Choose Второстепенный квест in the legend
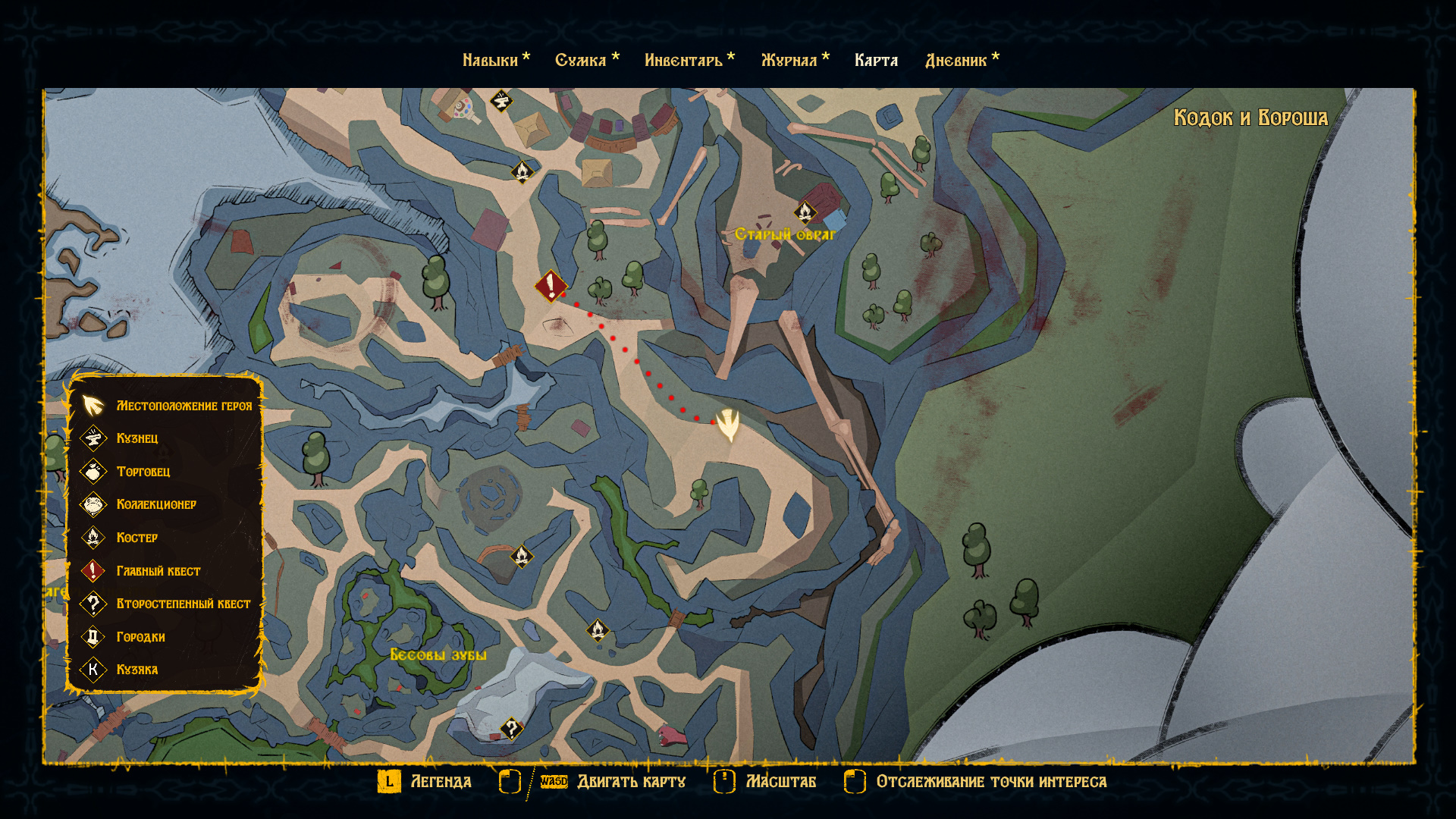1456x819 pixels. (184, 604)
